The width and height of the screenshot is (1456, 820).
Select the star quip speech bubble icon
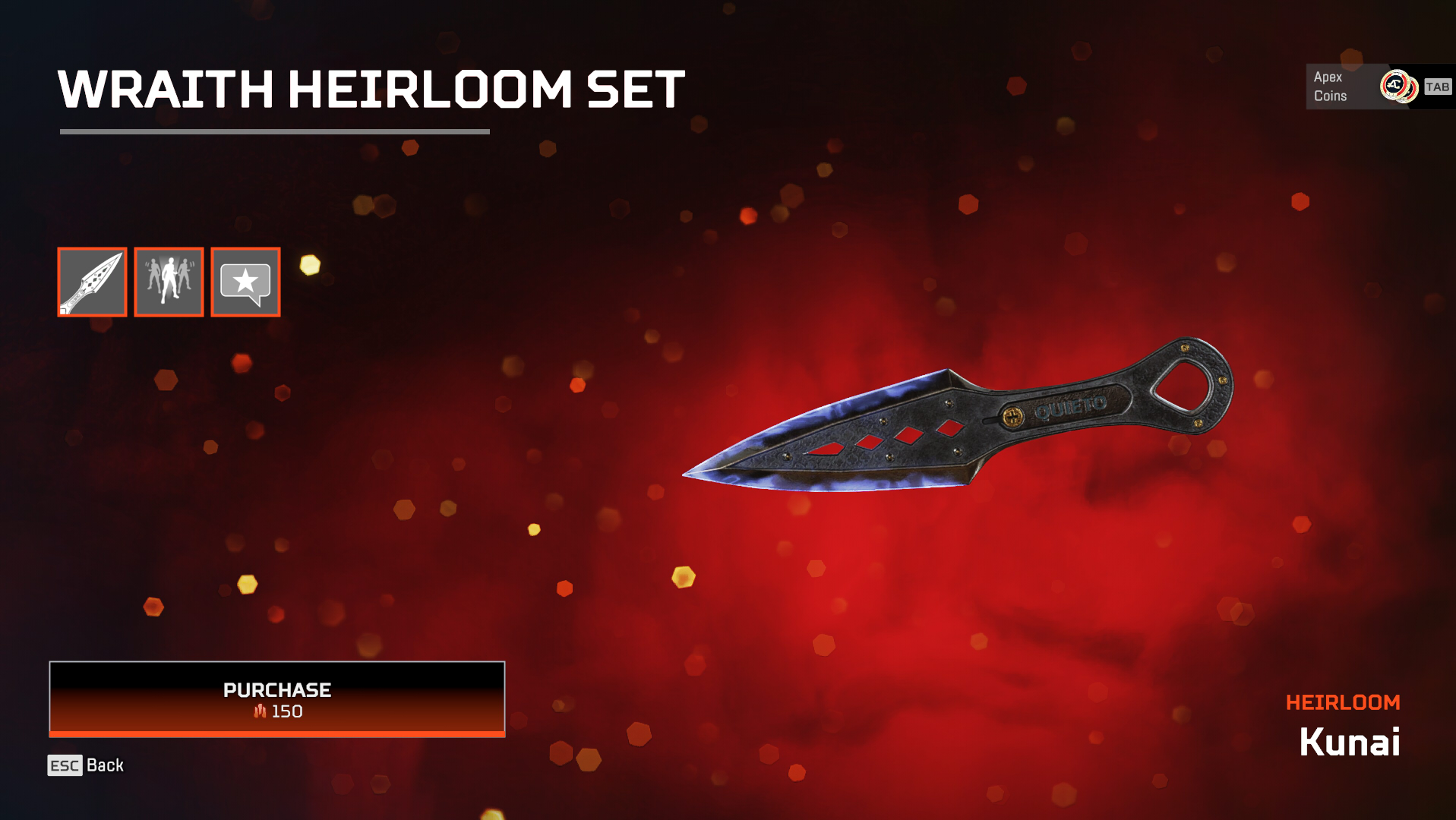[245, 282]
